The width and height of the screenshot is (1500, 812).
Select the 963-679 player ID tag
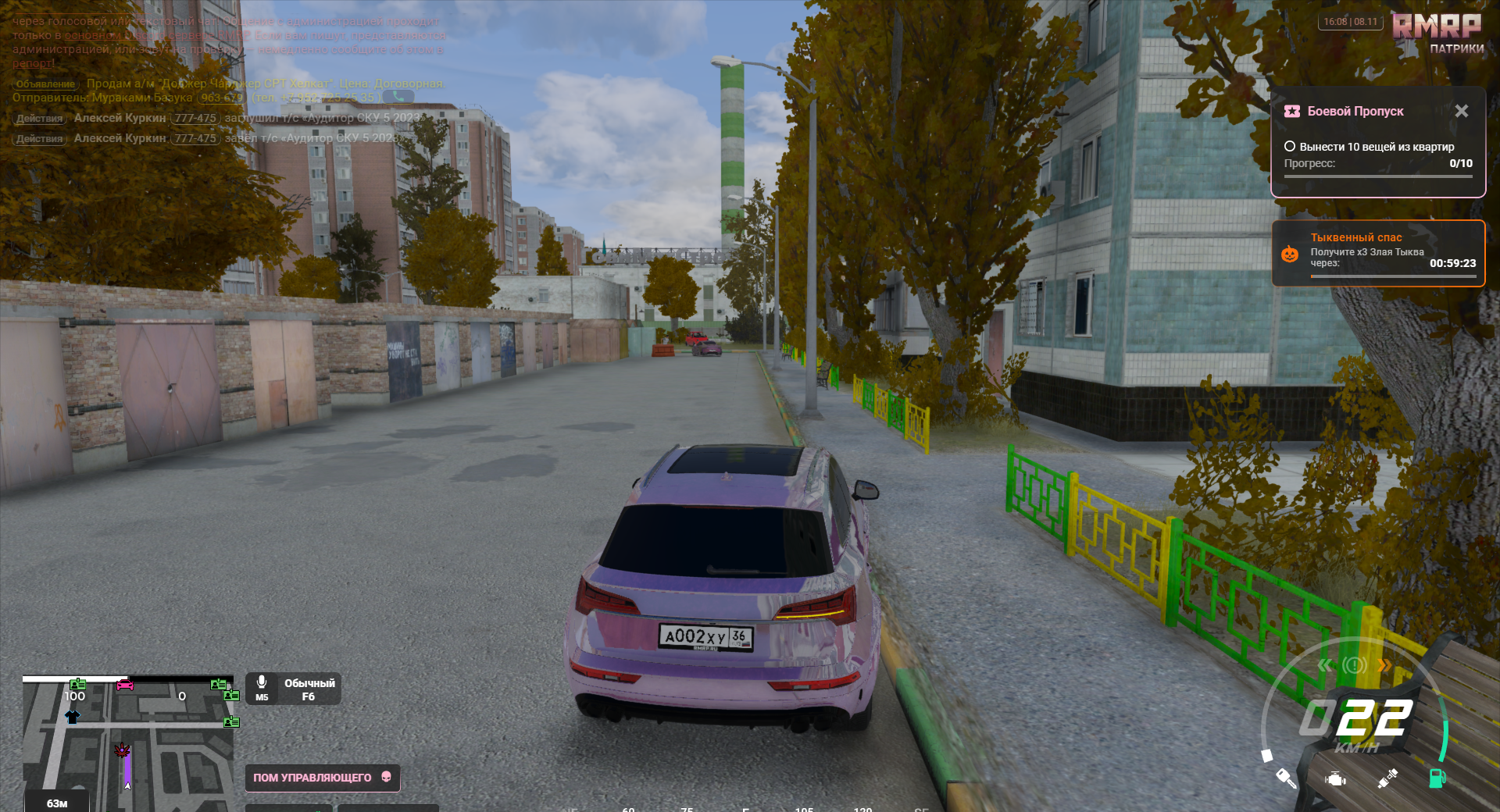[222, 98]
